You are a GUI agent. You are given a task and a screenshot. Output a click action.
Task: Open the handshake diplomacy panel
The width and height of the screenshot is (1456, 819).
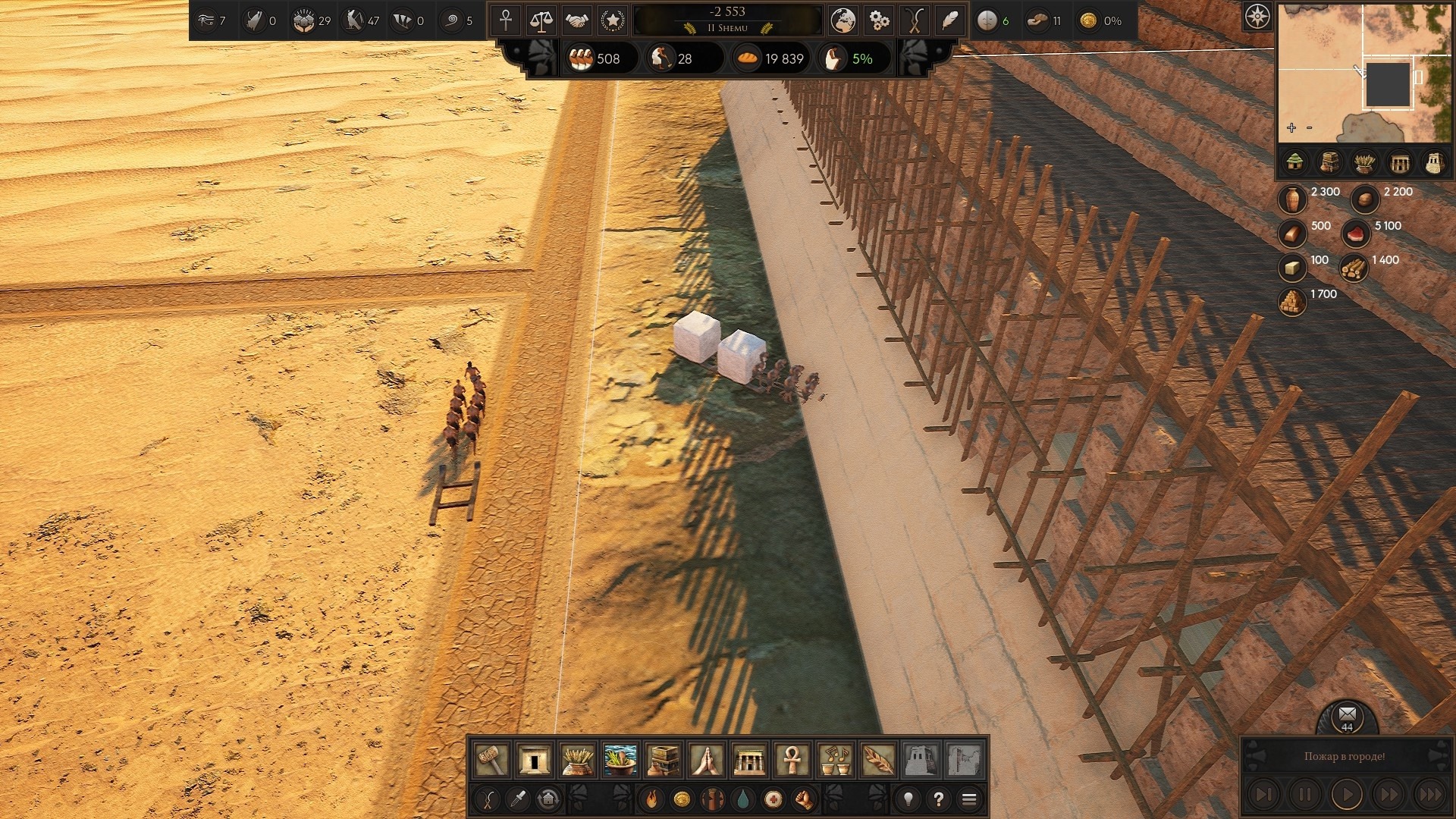577,20
